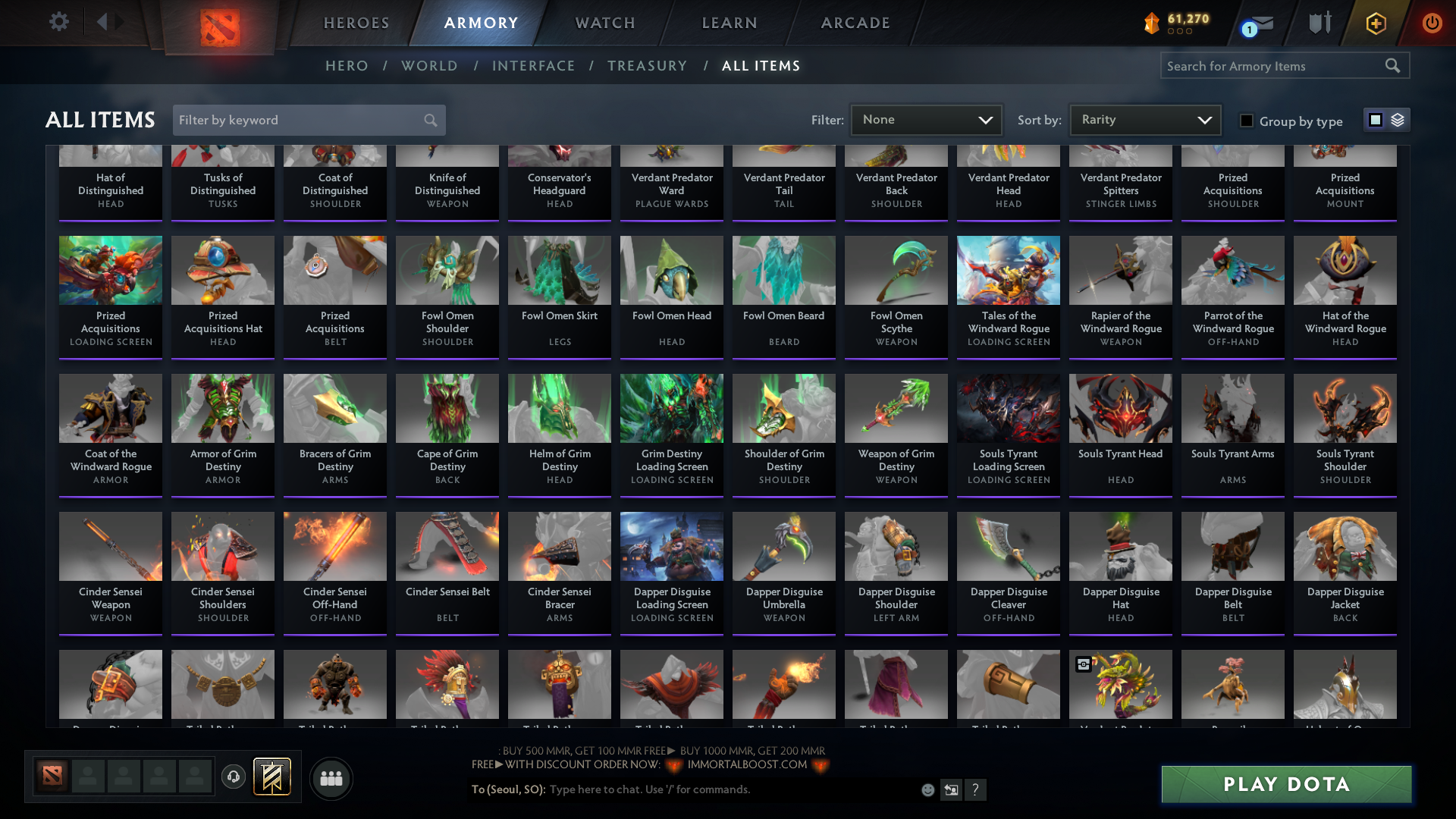Click the gold plus Dota Plus icon
The height and width of the screenshot is (819, 1456).
coord(1376,23)
